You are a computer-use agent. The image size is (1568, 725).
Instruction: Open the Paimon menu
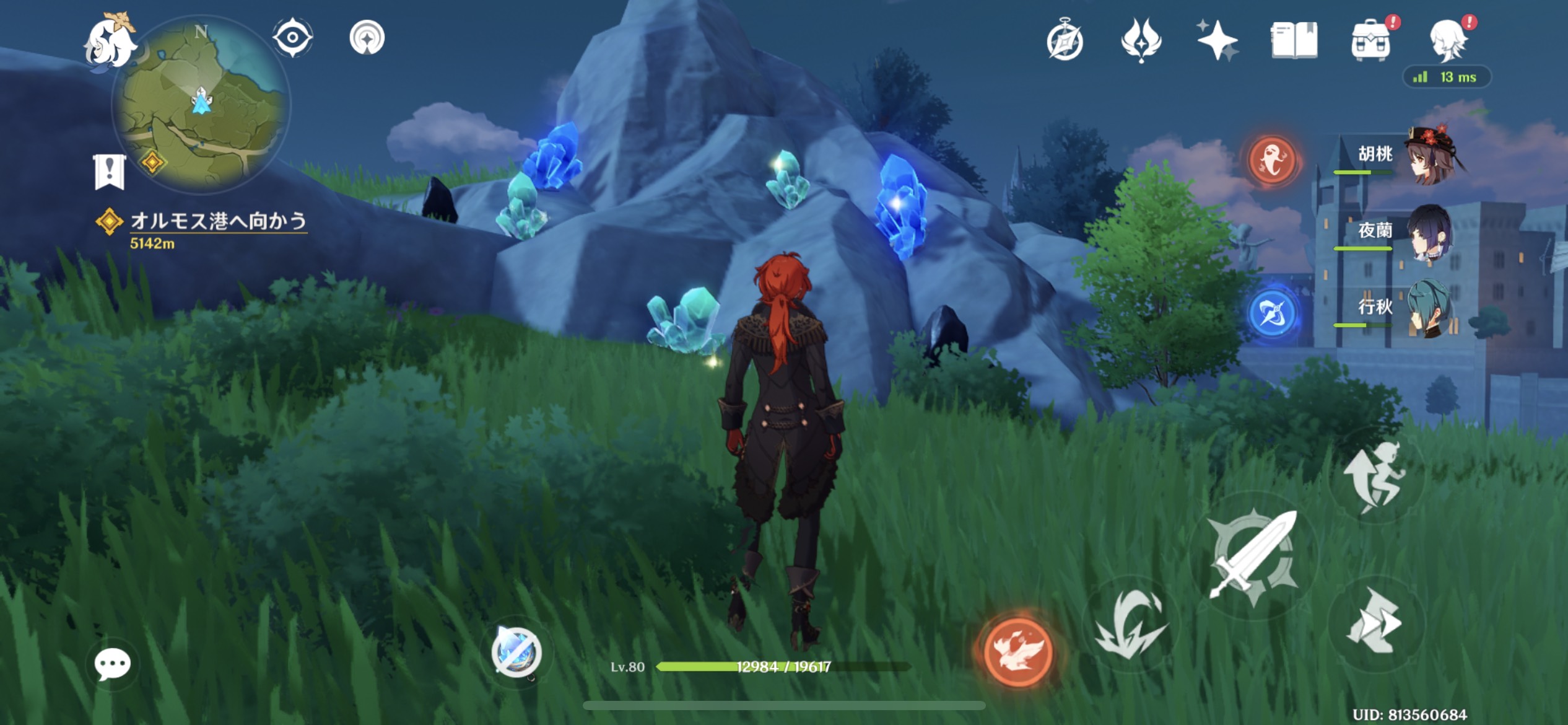pos(111,41)
